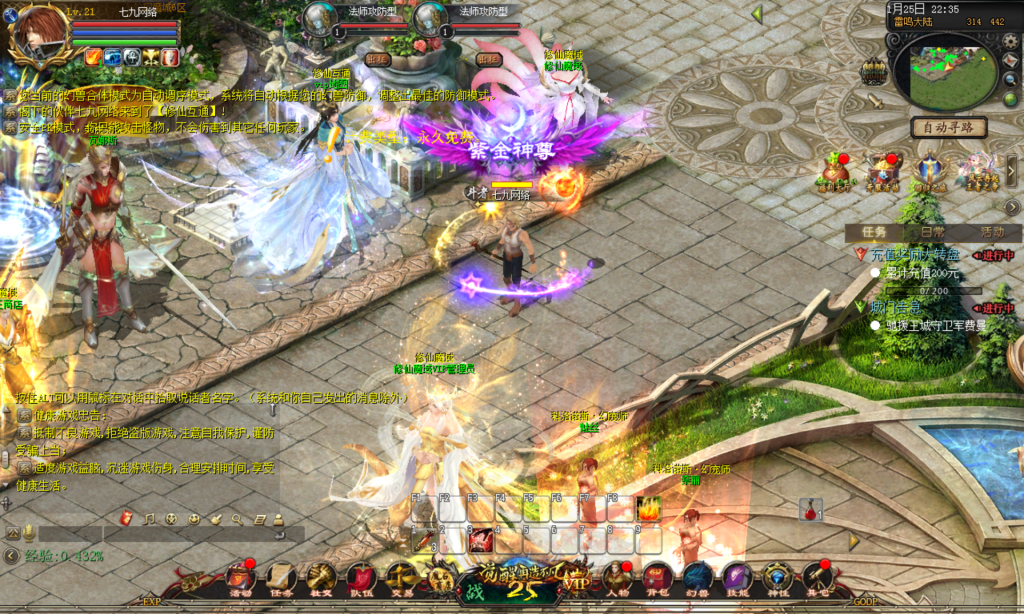Open the 交易 trade menu
1024x614 pixels.
pos(401,577)
